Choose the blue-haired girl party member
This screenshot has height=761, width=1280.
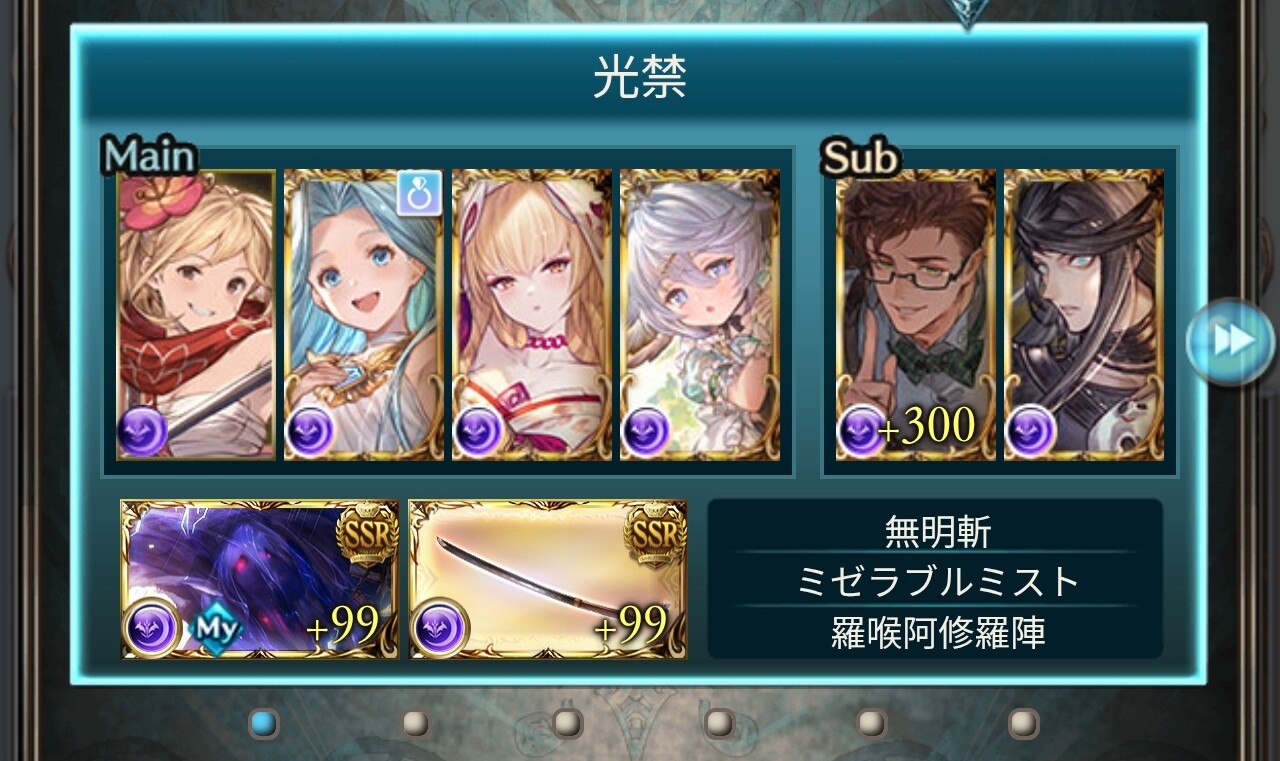364,314
